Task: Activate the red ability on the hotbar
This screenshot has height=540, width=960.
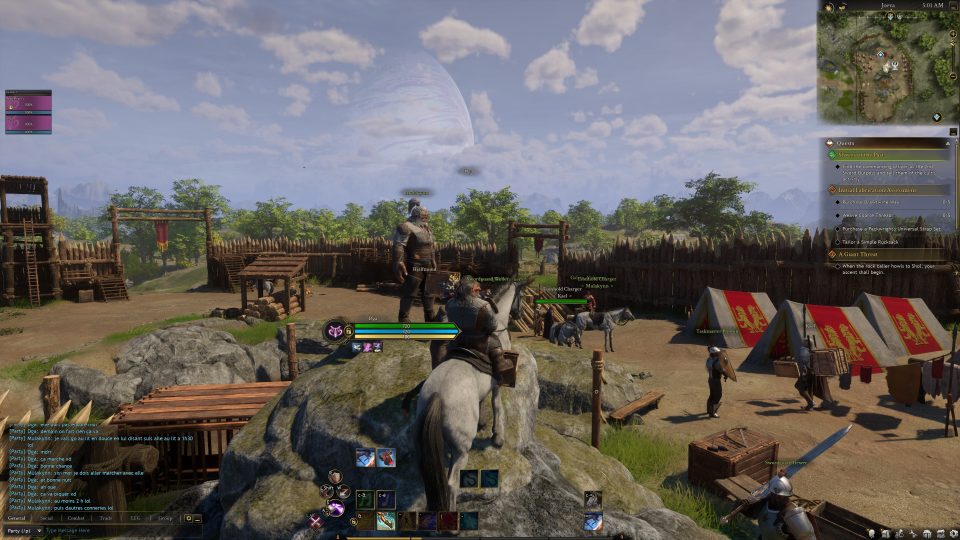Action: tap(449, 521)
